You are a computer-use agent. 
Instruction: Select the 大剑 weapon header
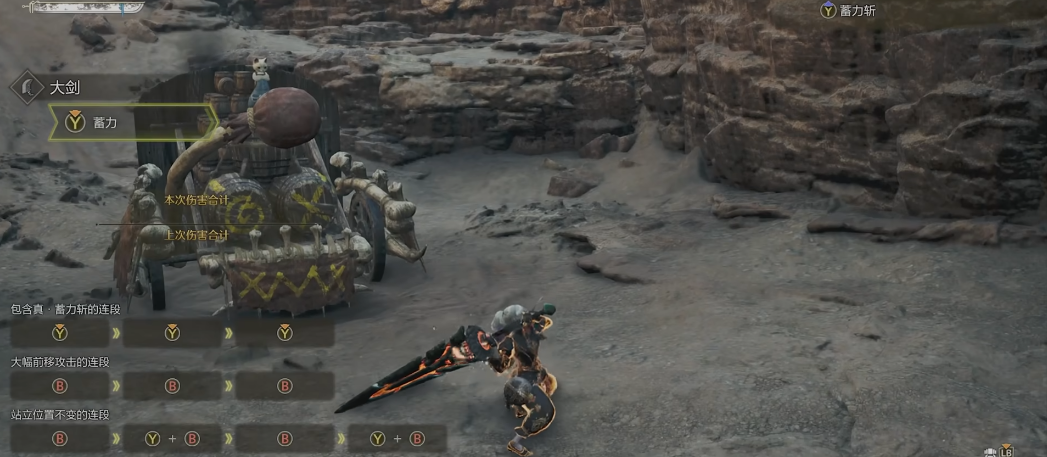tap(65, 88)
